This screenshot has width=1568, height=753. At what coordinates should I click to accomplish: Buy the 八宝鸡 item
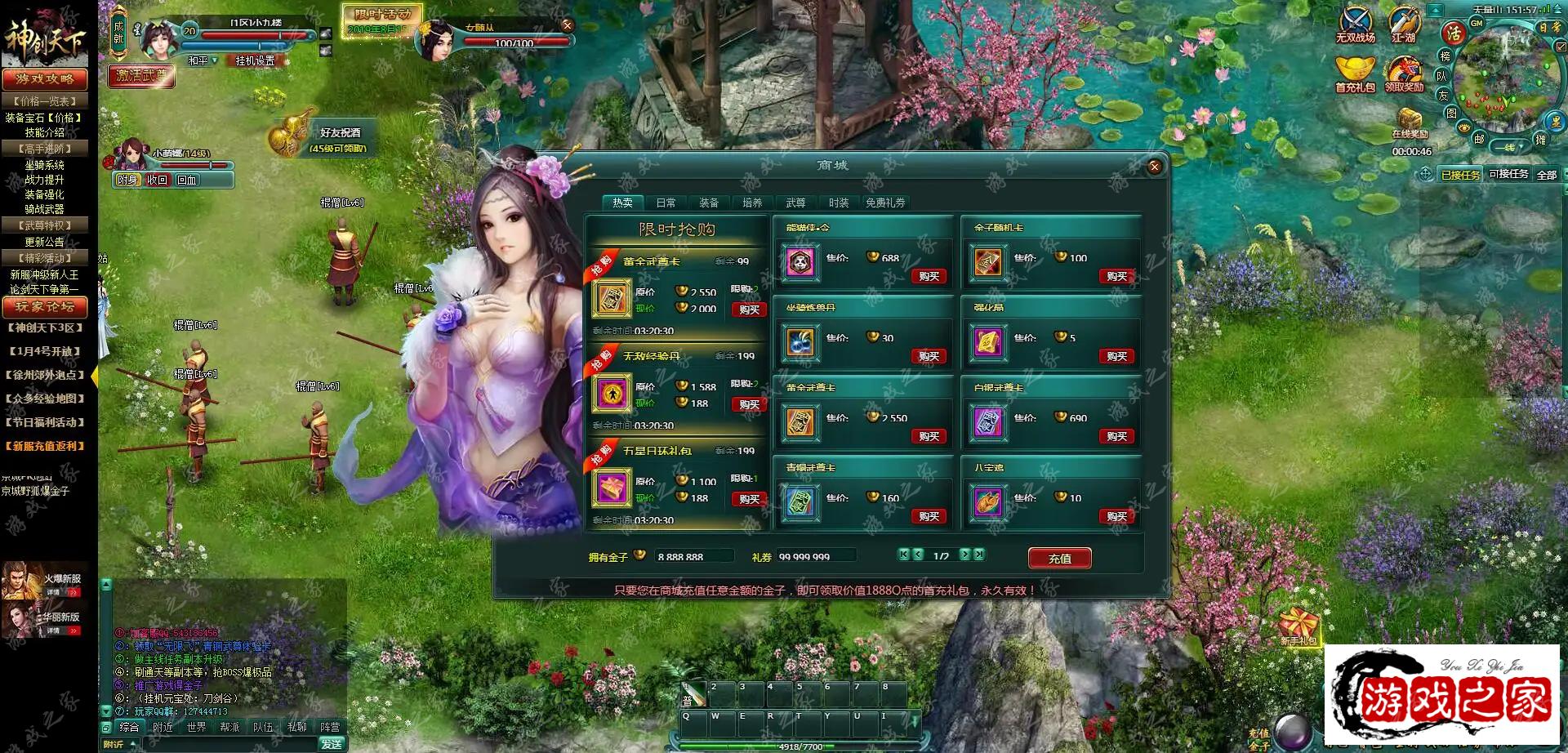[x=1116, y=516]
